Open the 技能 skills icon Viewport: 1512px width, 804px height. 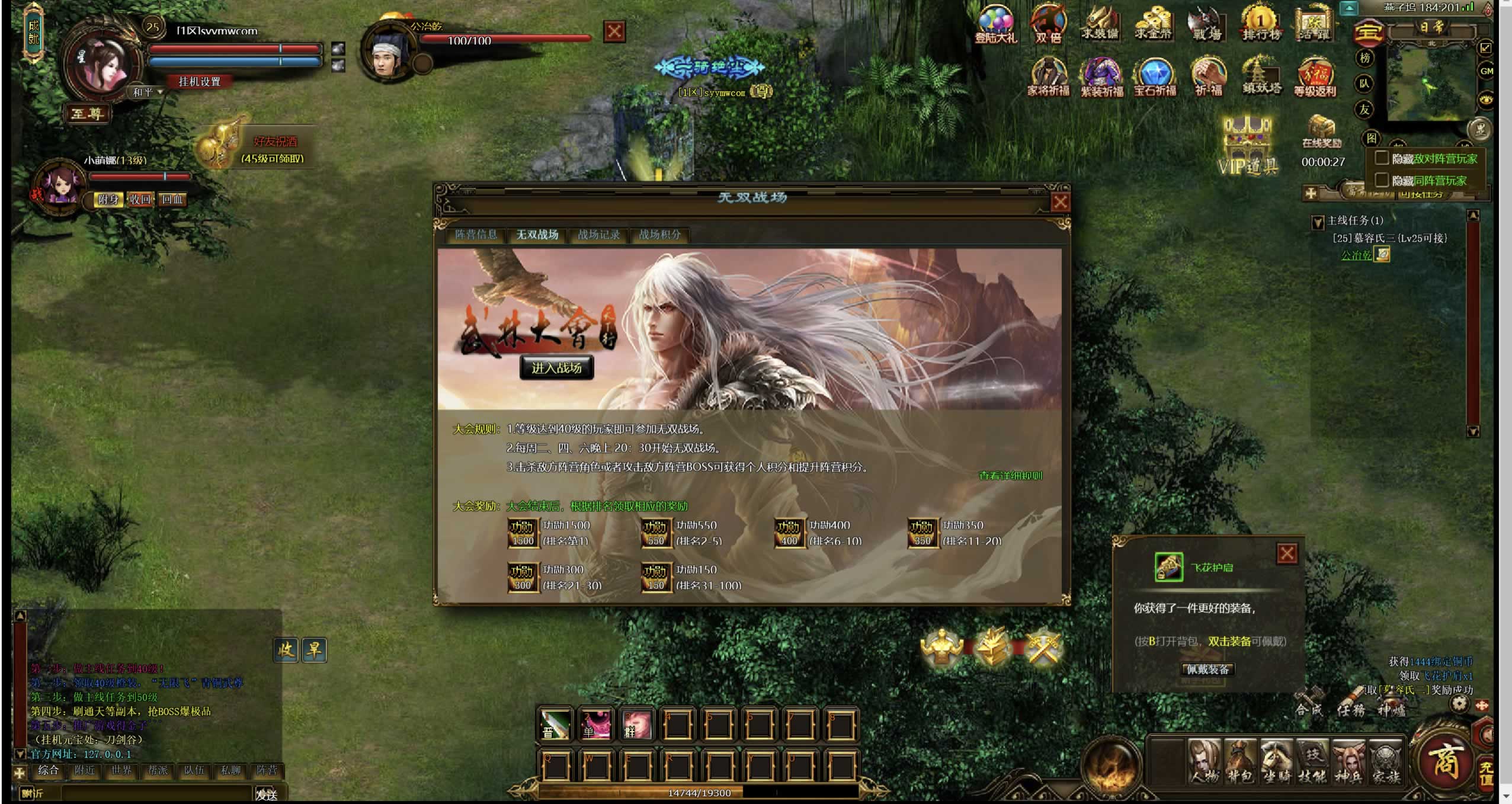tap(1312, 761)
